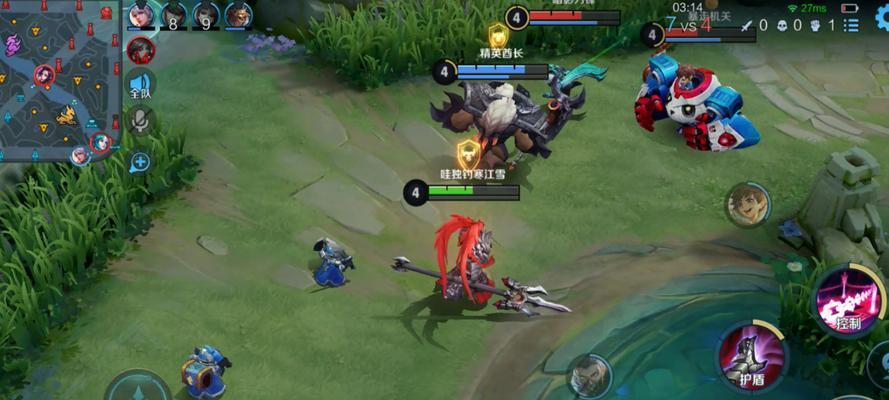889x400 pixels.
Task: Activate the 控制 skill
Action: coord(847,296)
